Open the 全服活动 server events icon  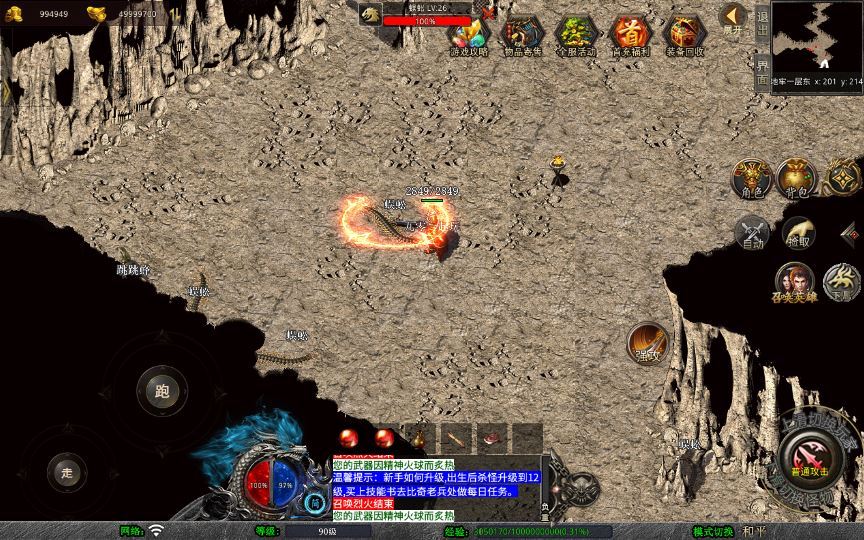(575, 35)
